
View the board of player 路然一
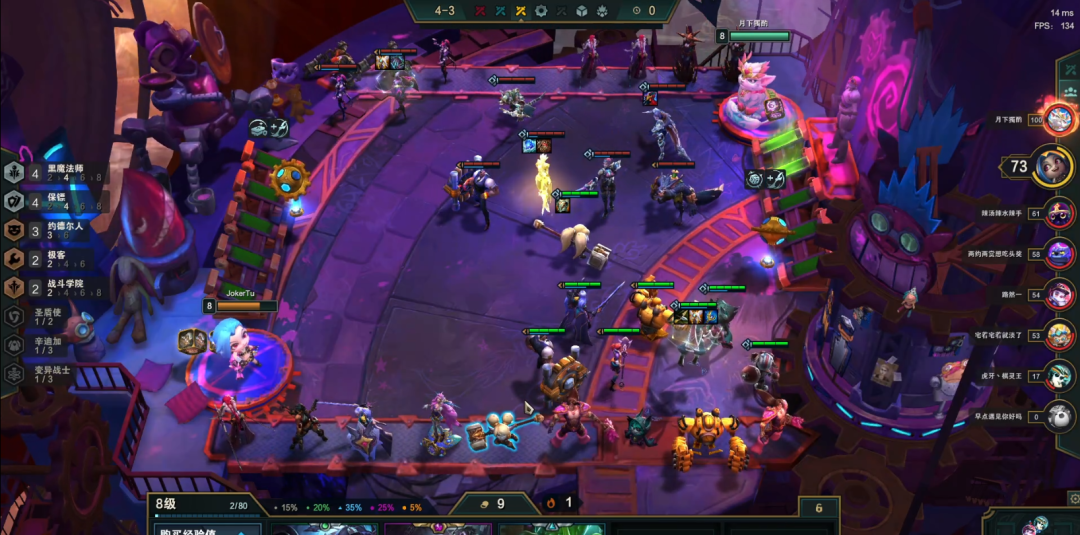click(x=1060, y=294)
